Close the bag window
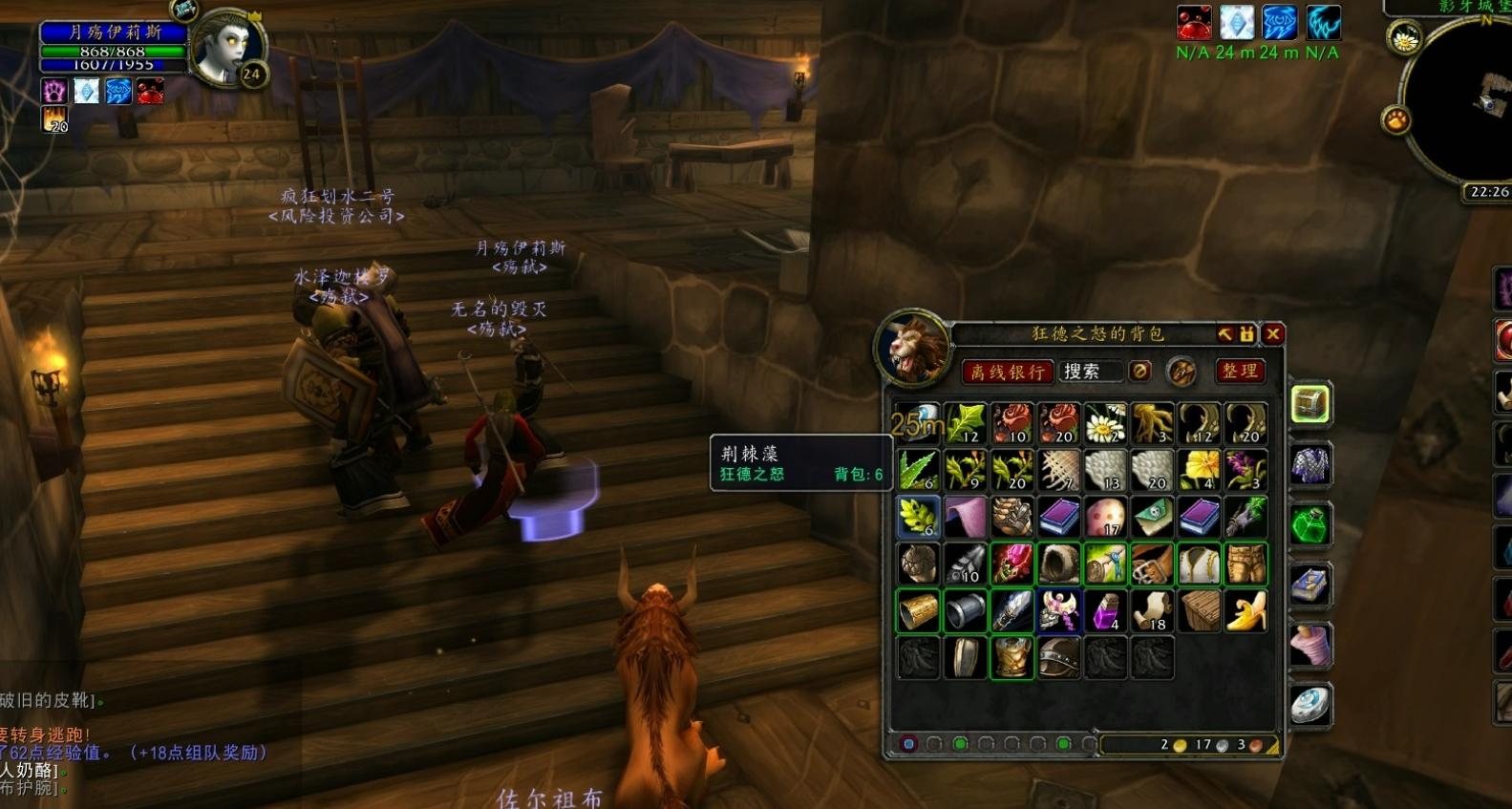This screenshot has height=809, width=1512. coord(1272,333)
